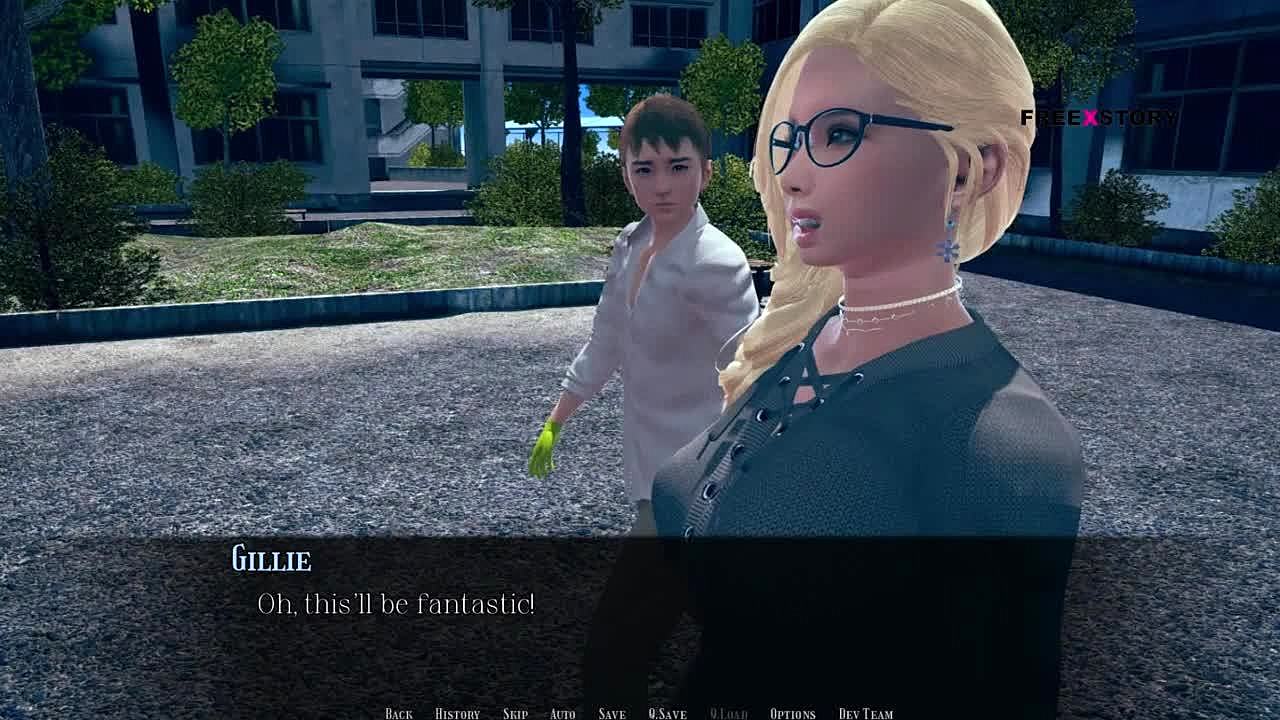
Task: Go Back to the previous line
Action: click(x=398, y=713)
